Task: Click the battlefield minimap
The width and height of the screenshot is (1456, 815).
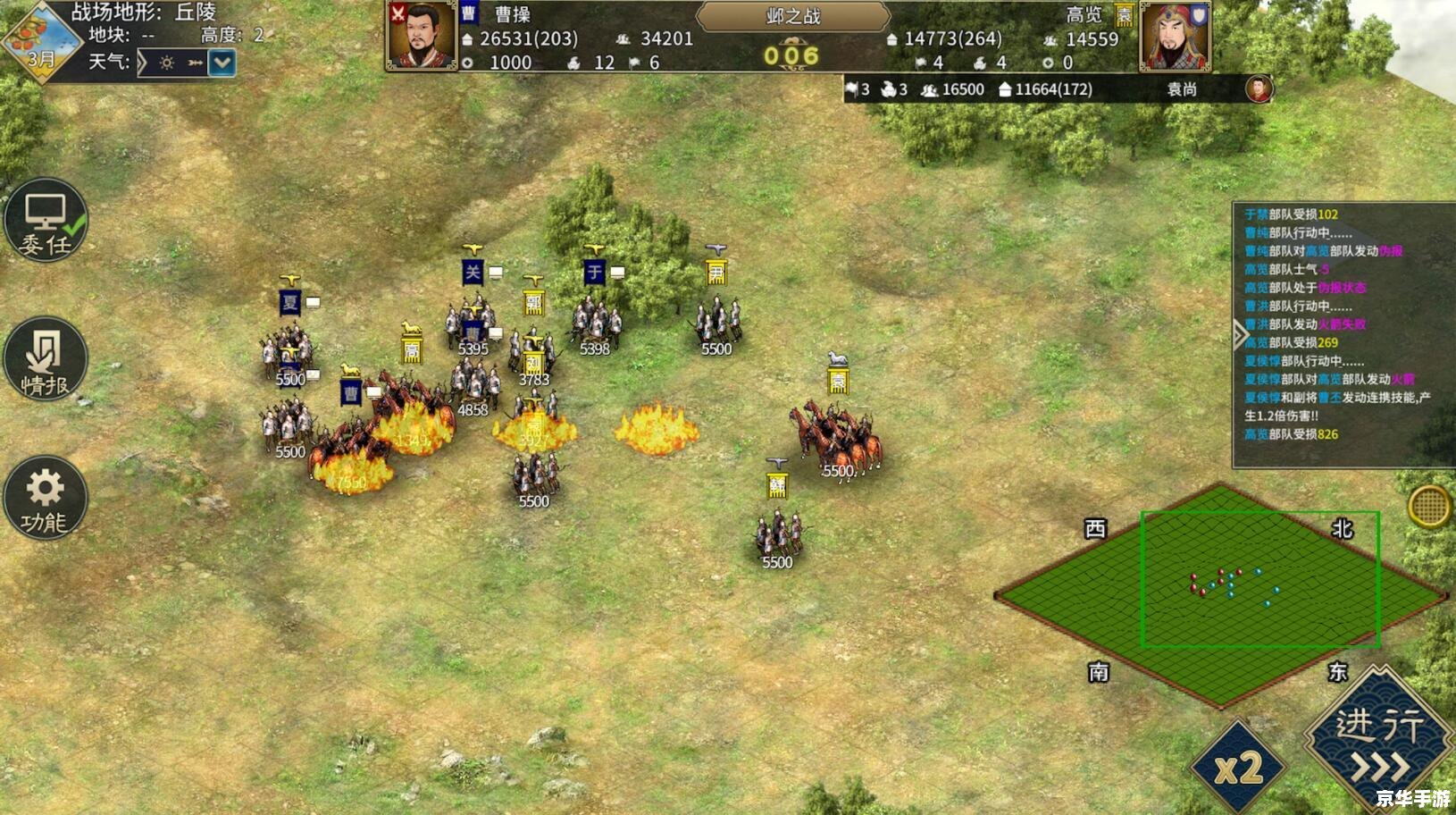Action: coord(1220,593)
